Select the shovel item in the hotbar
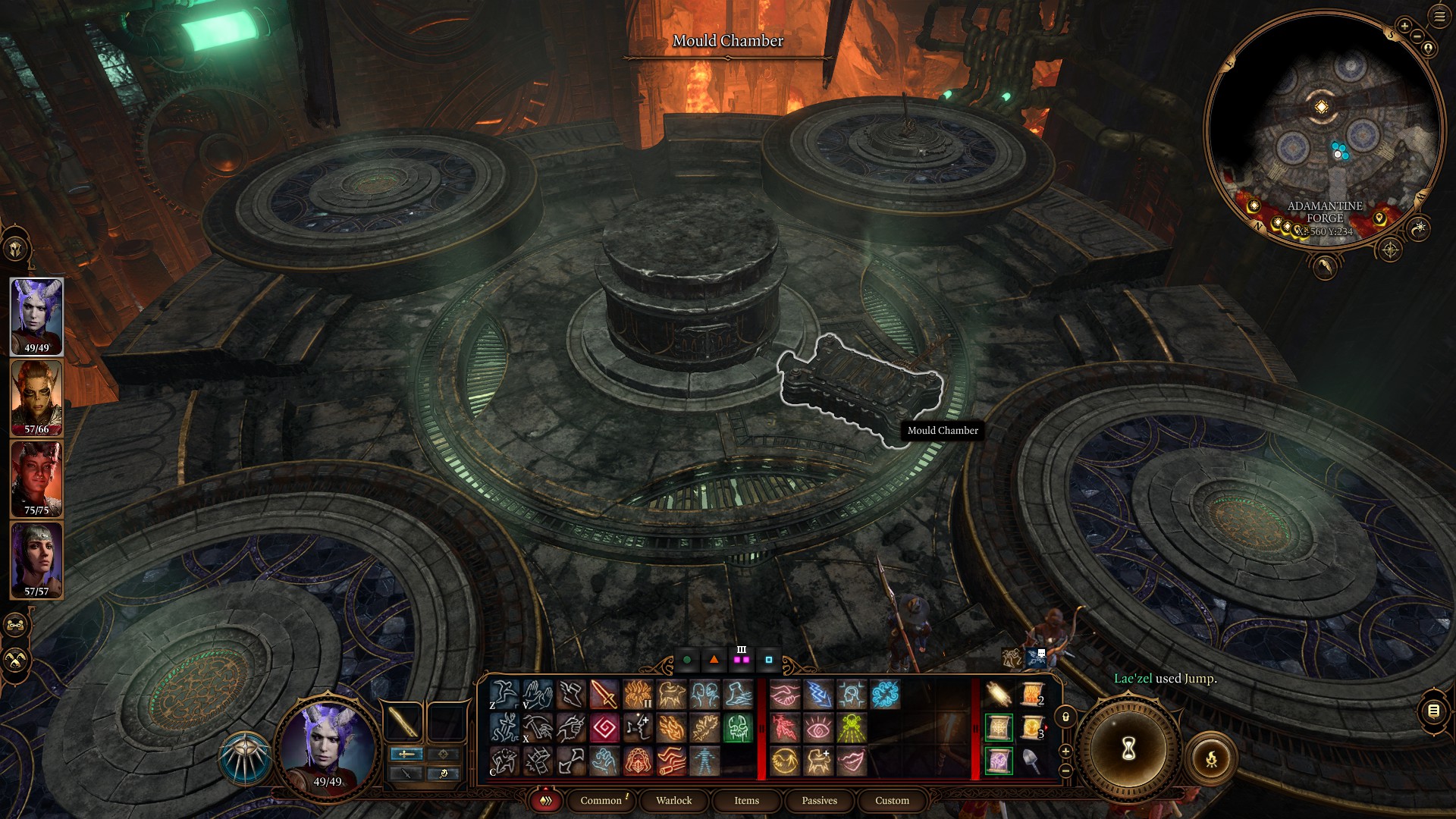The height and width of the screenshot is (819, 1456). tap(1031, 761)
